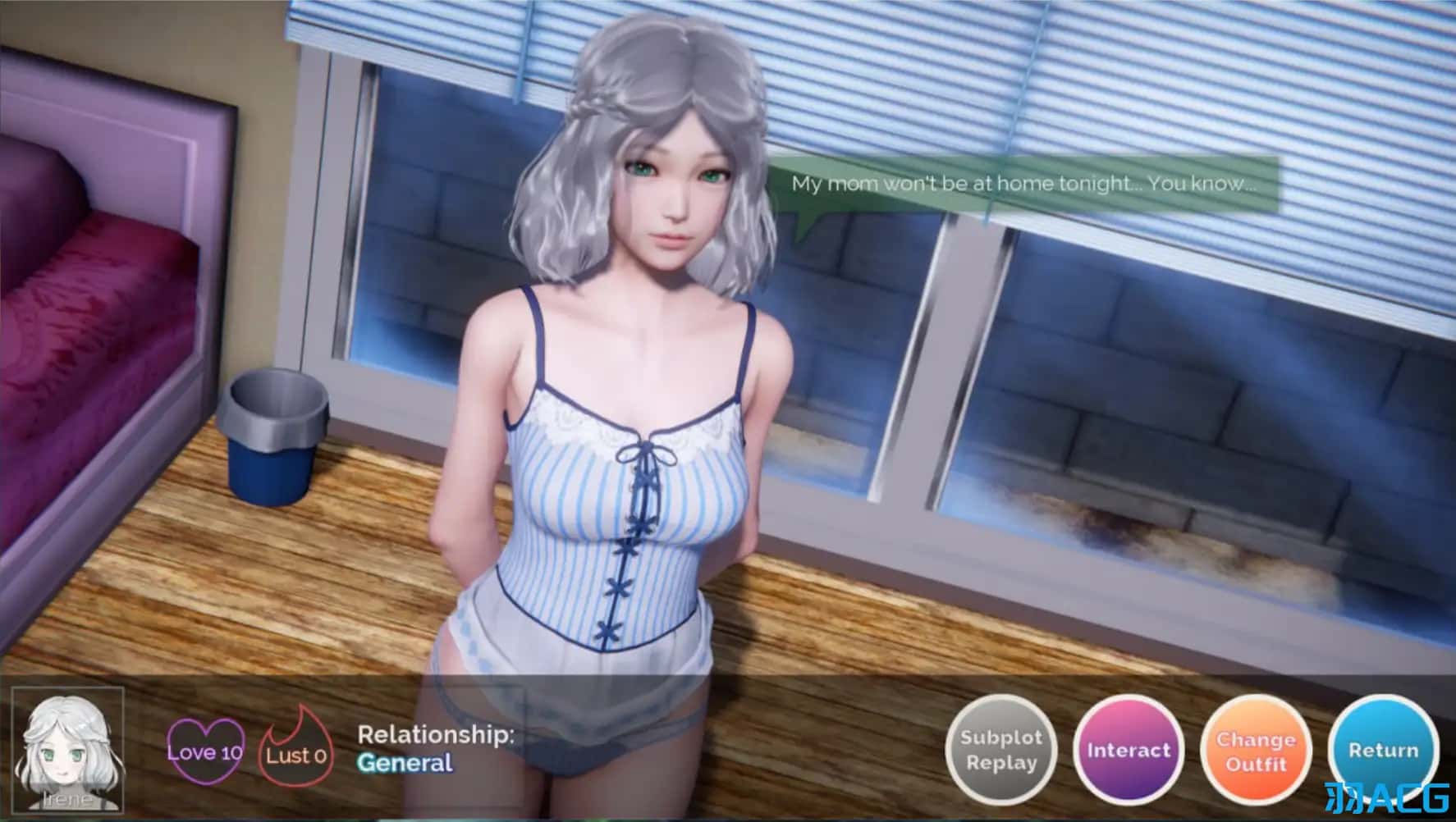Screen dimensions: 1456x822
Task: Click the blue Return button
Action: [1383, 751]
